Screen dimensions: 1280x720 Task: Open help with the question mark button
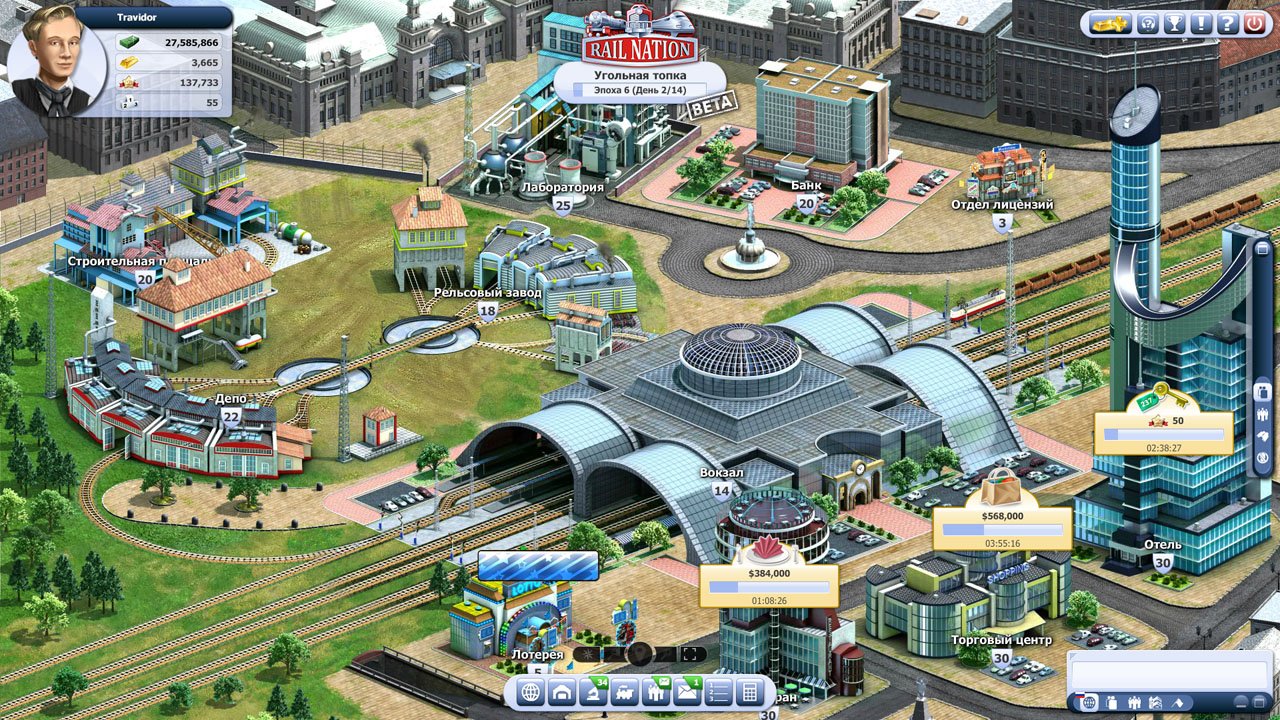click(1227, 24)
